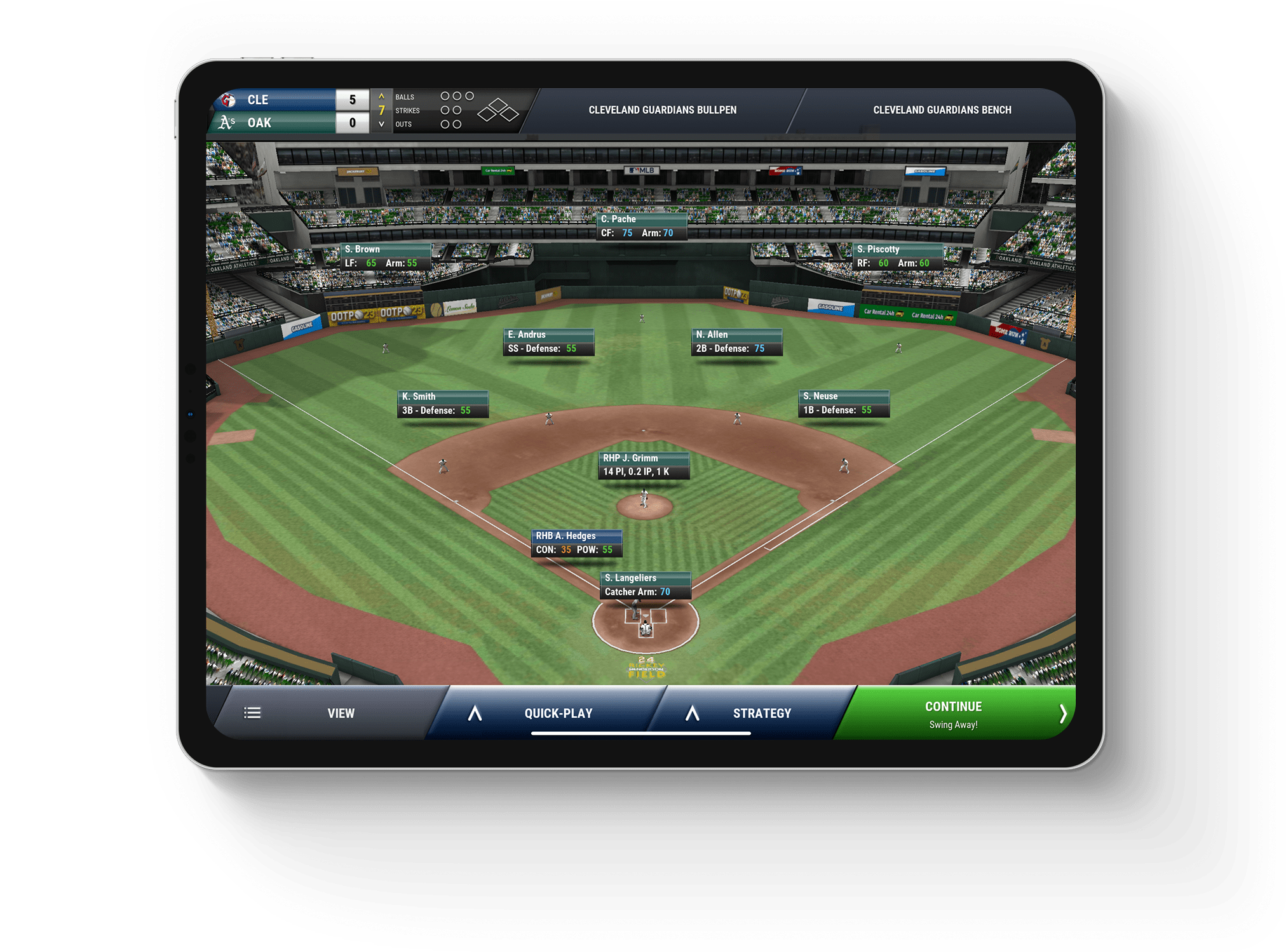
Task: Open the Cleveland Guardians Bullpen tab
Action: 662,109
